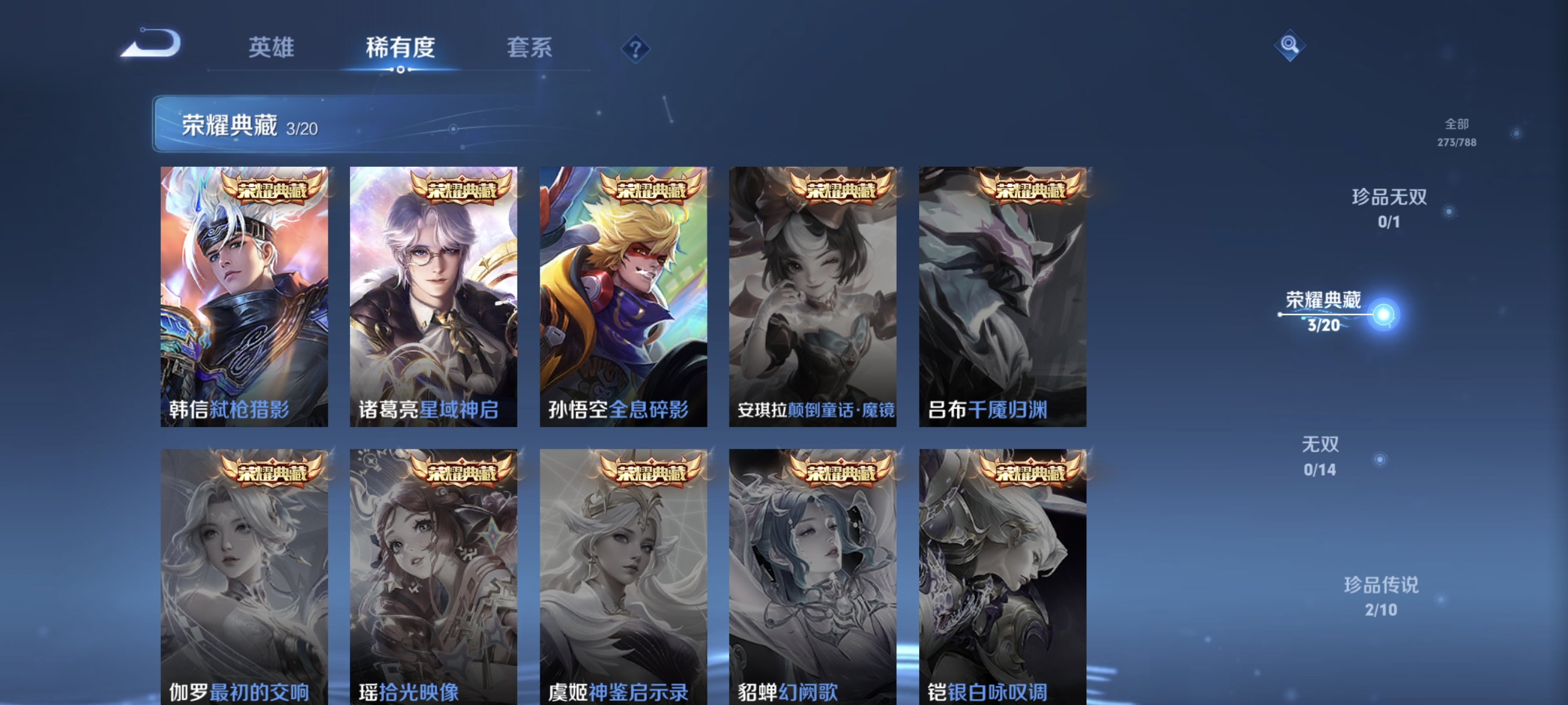This screenshot has height=705, width=1568.
Task: Switch to the 套系 tab
Action: click(531, 49)
